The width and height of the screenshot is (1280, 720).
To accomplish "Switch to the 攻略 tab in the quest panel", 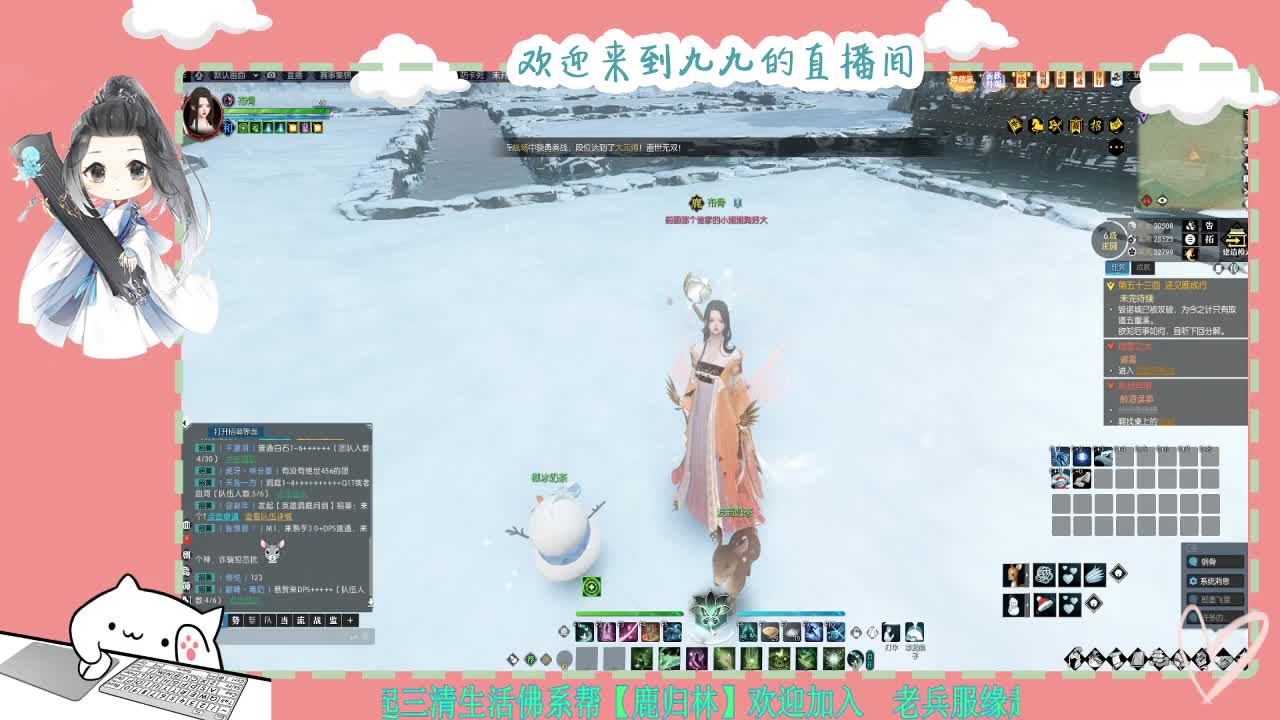I will tap(1142, 268).
